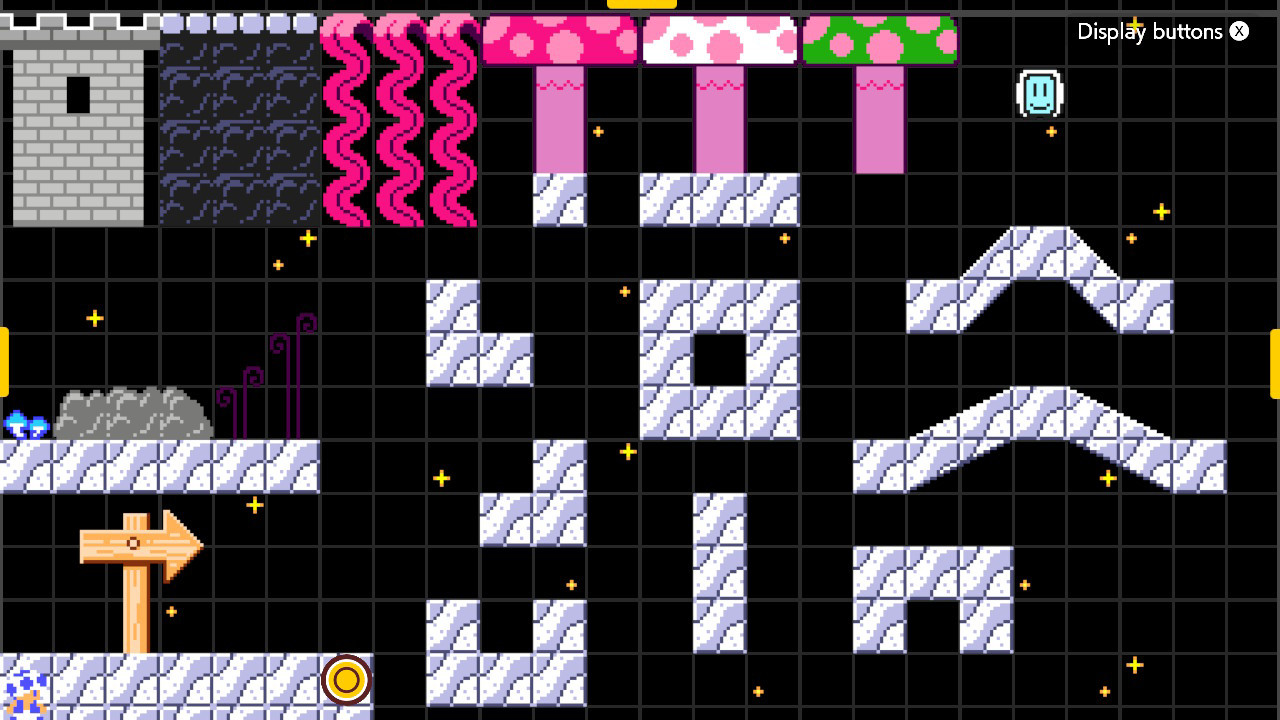This screenshot has height=720, width=1280.
Task: Click the magenta polka-dot mushroom platform
Action: [x=558, y=38]
